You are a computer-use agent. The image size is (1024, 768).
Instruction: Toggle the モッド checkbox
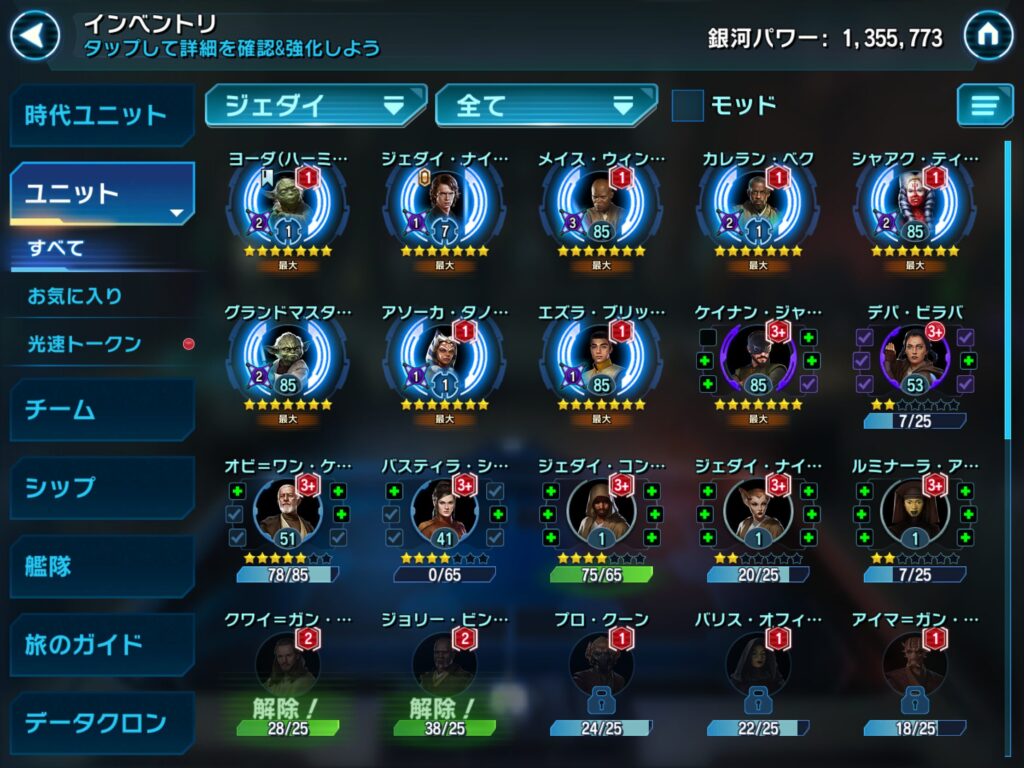[688, 105]
